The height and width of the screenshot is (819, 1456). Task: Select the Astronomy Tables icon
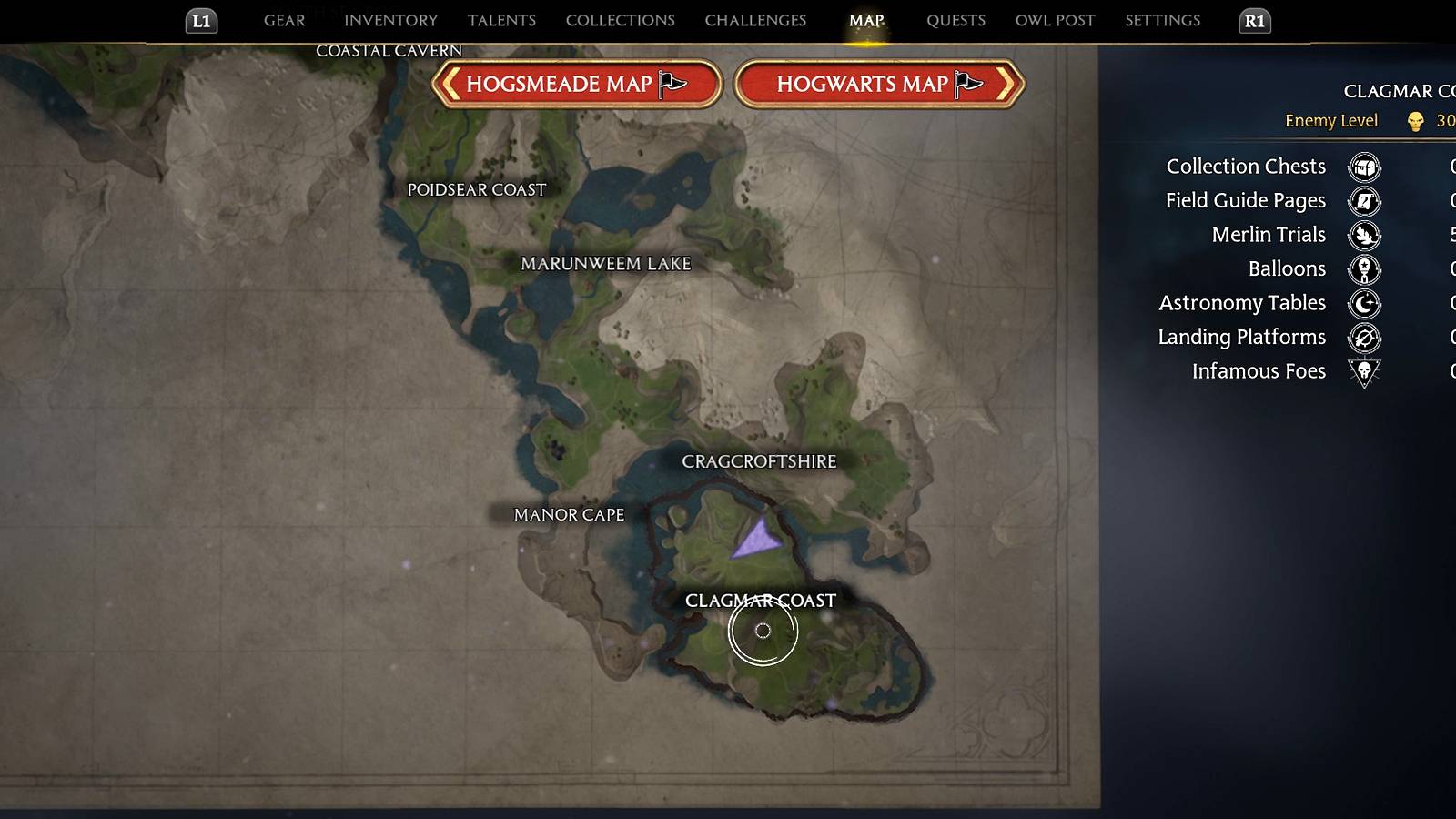point(1364,304)
